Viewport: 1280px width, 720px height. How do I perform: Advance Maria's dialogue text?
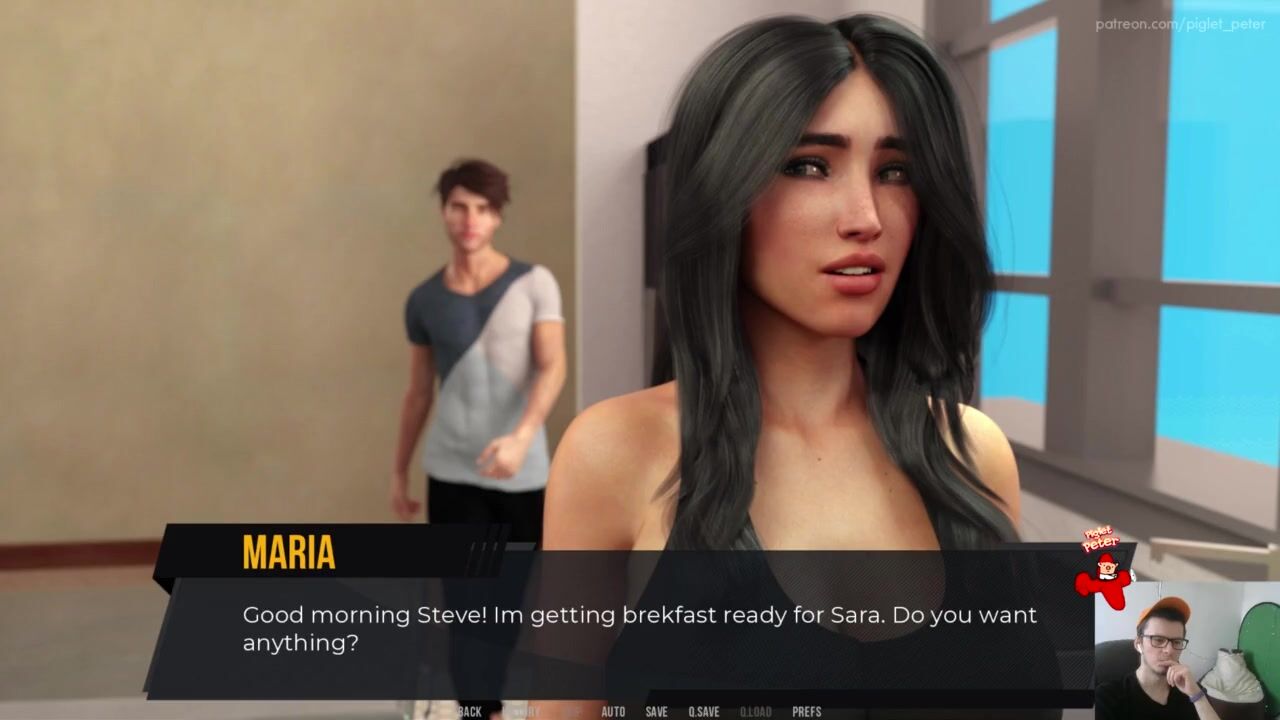pos(638,629)
